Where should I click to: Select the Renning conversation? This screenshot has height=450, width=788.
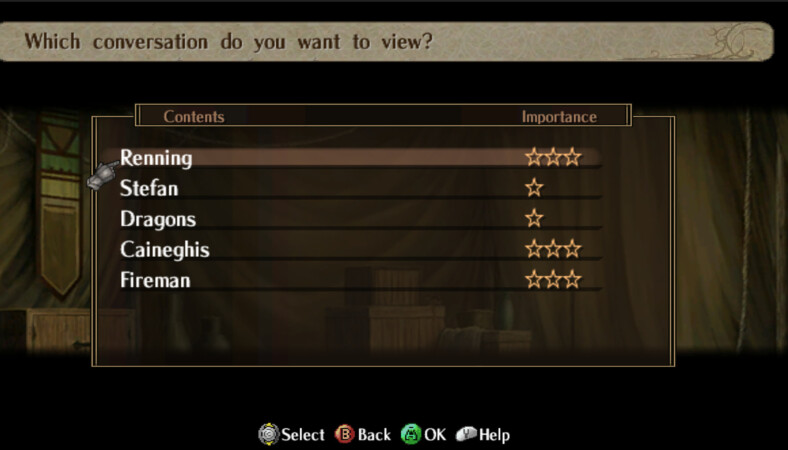[157, 158]
